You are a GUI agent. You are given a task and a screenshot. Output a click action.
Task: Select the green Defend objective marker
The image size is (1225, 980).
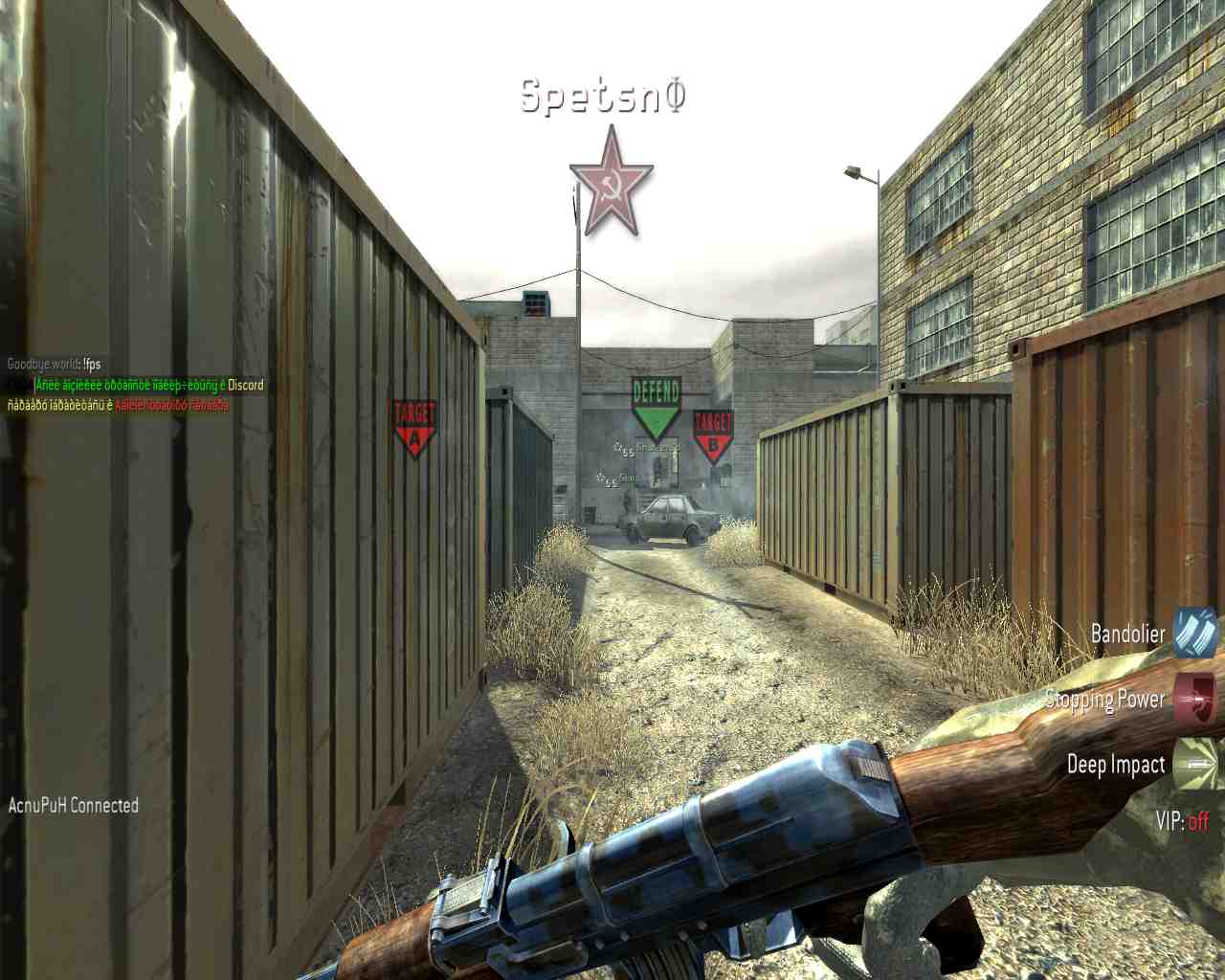(x=656, y=408)
